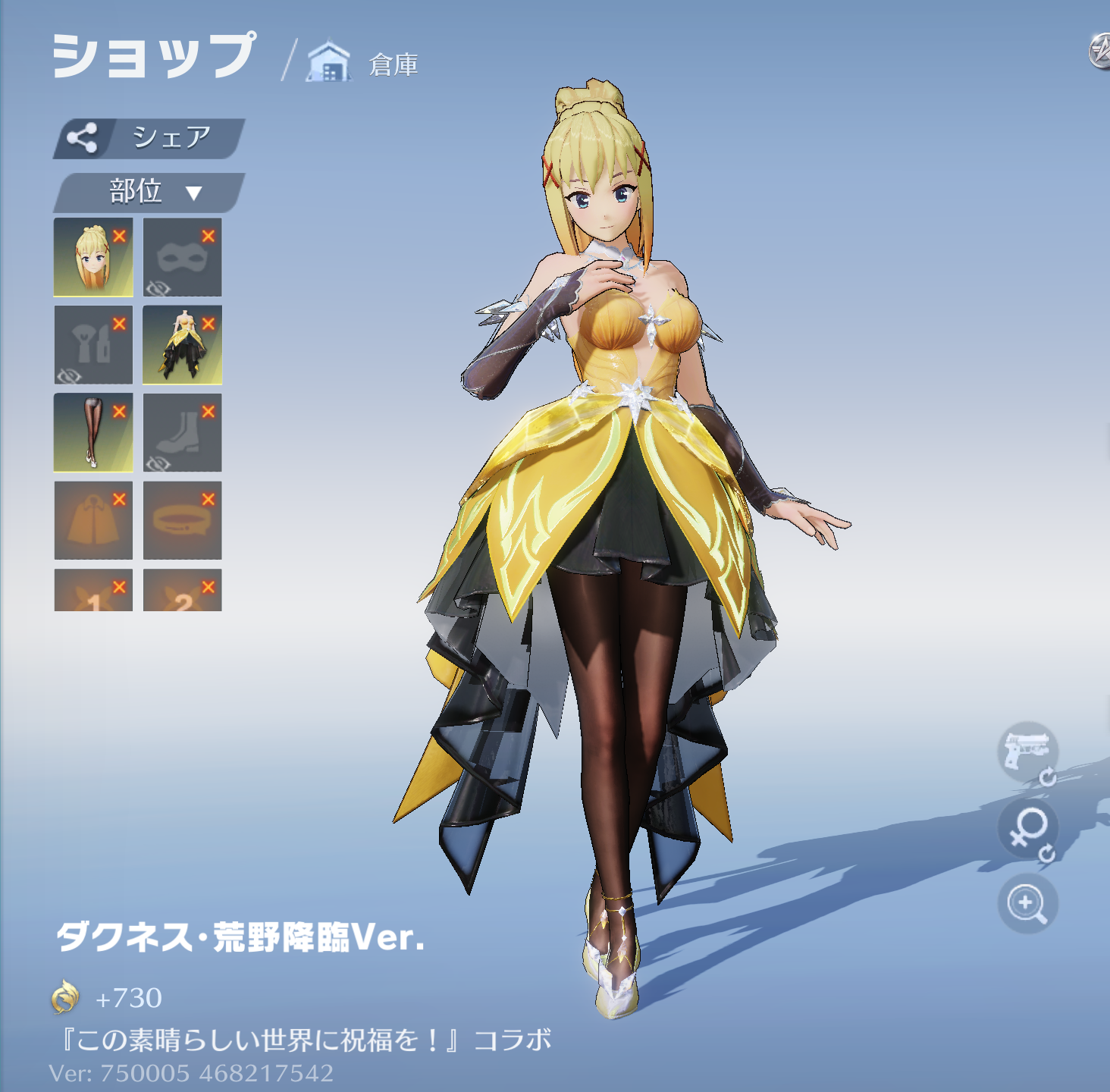This screenshot has height=1092, width=1110.
Task: Select the boots equipment slot
Action: click(x=181, y=434)
